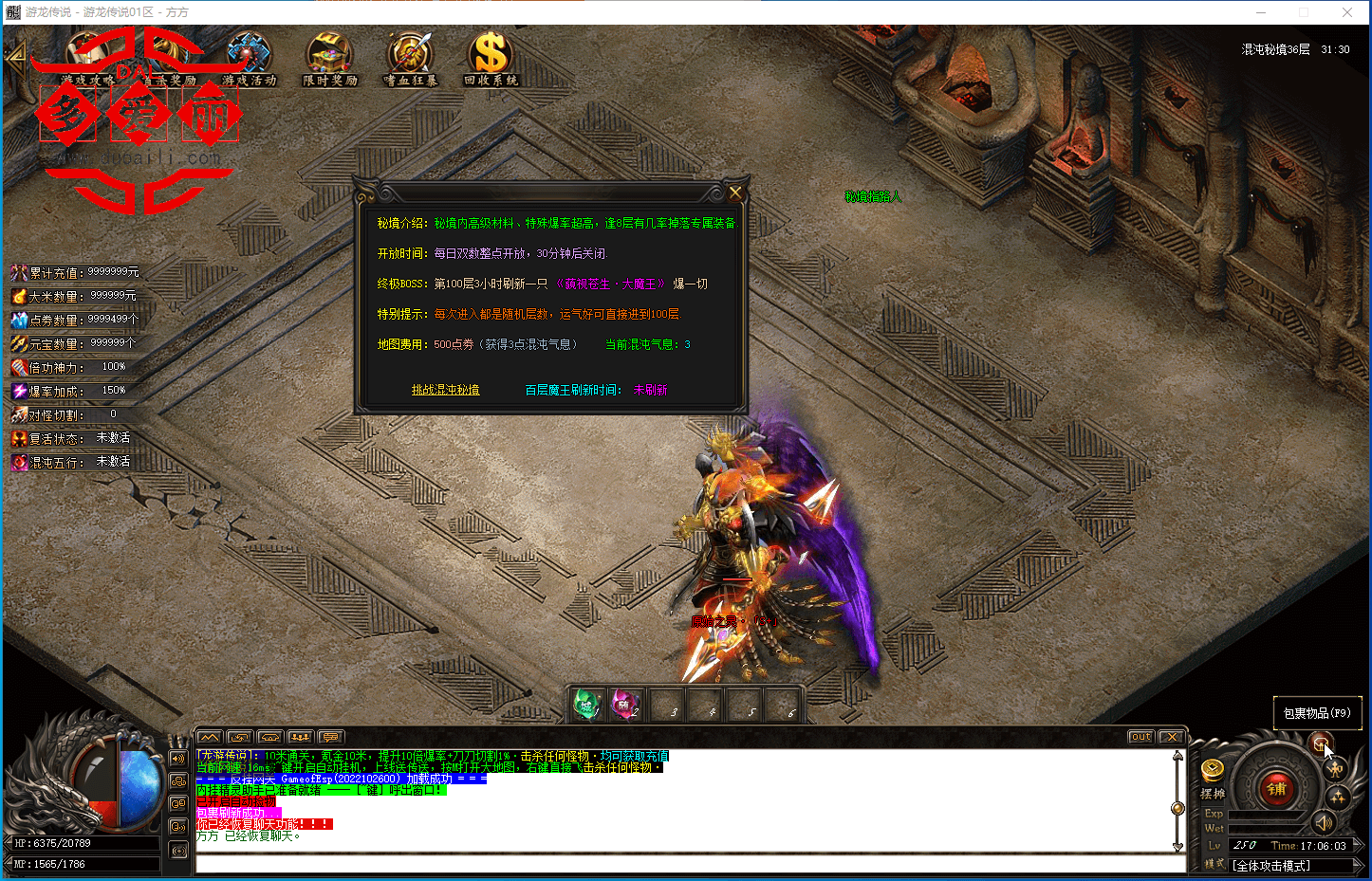Click the chat panel's out button
This screenshot has height=881, width=1372.
1140,737
